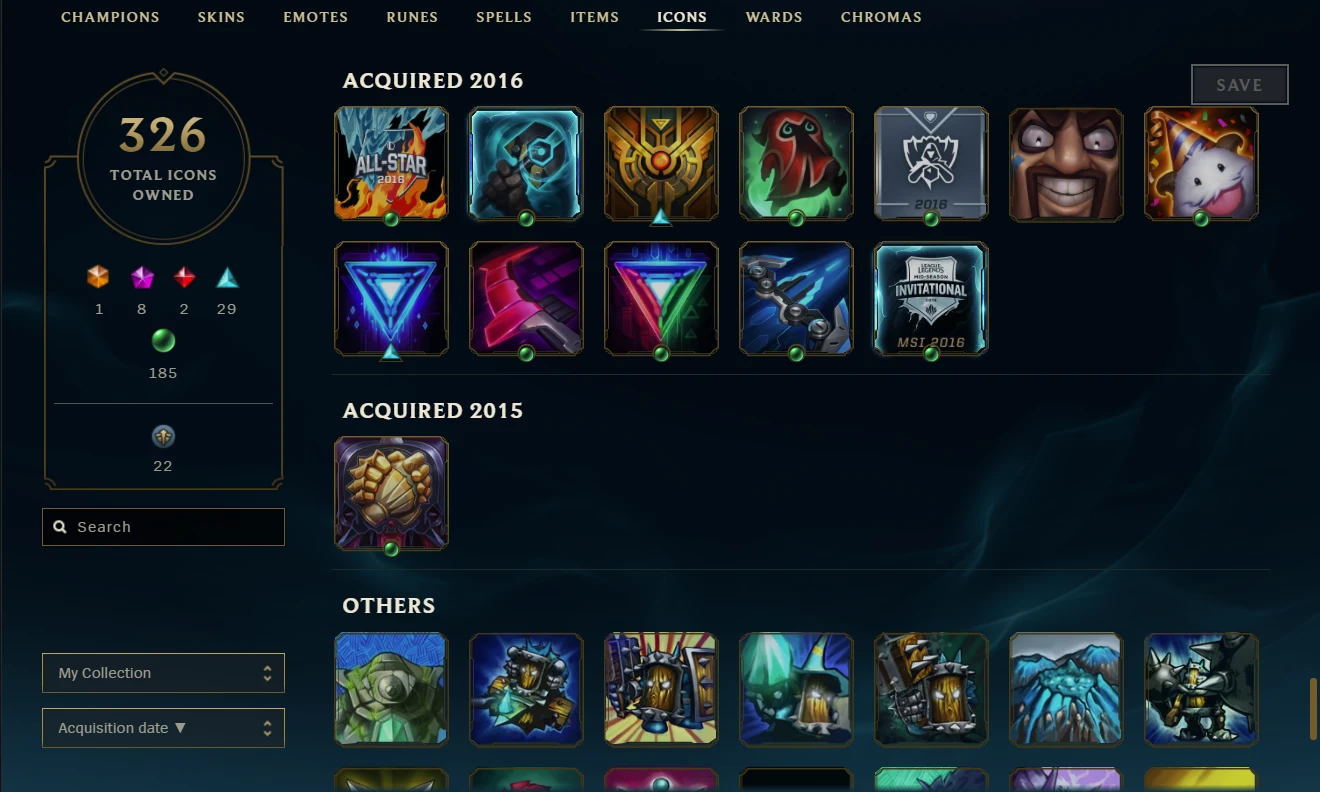The height and width of the screenshot is (792, 1320).
Task: Click the red rarity icon showing 2
Action: 184,278
